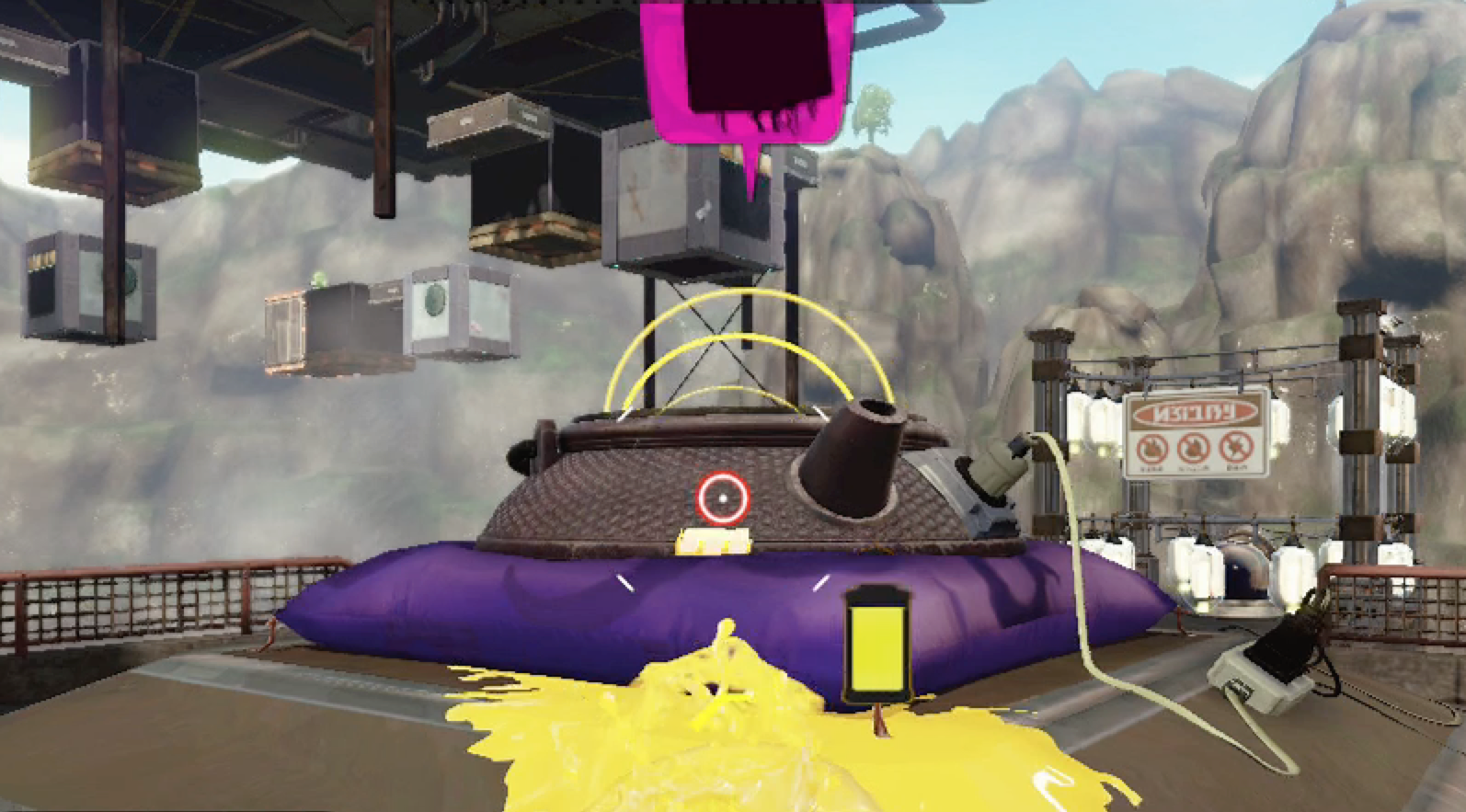Click the rightmost no-splash prohibition icon
This screenshot has width=1466, height=812.
pyautogui.click(x=1237, y=448)
